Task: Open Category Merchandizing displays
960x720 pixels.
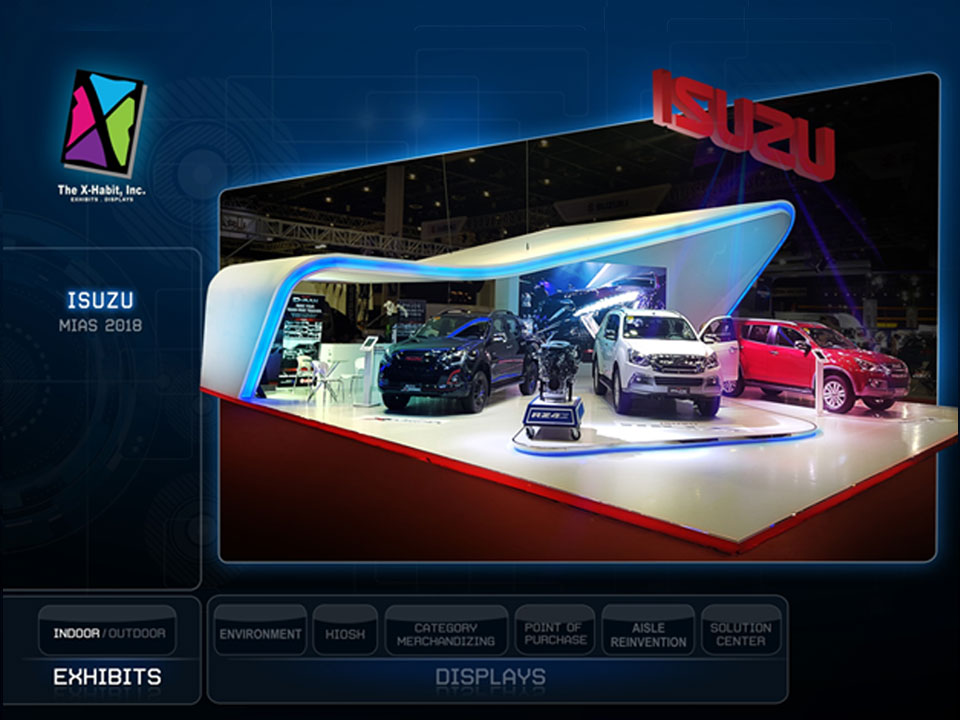Action: click(446, 634)
